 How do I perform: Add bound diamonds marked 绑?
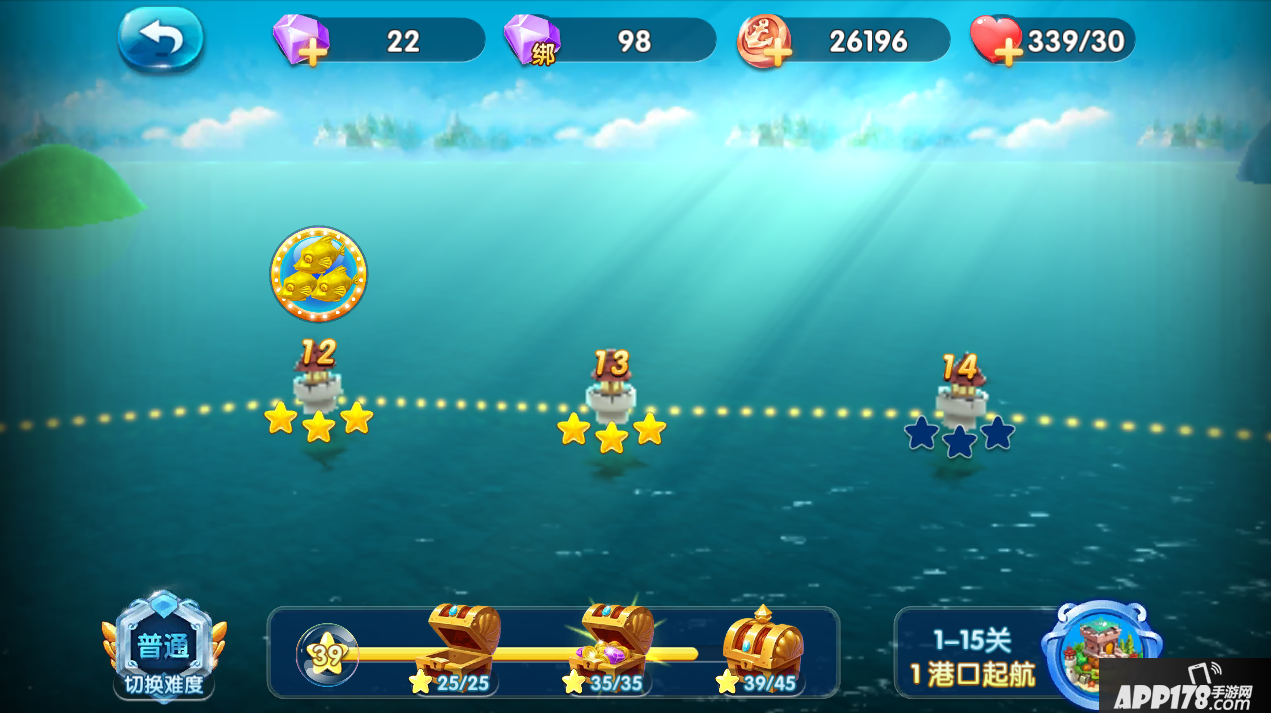click(532, 42)
